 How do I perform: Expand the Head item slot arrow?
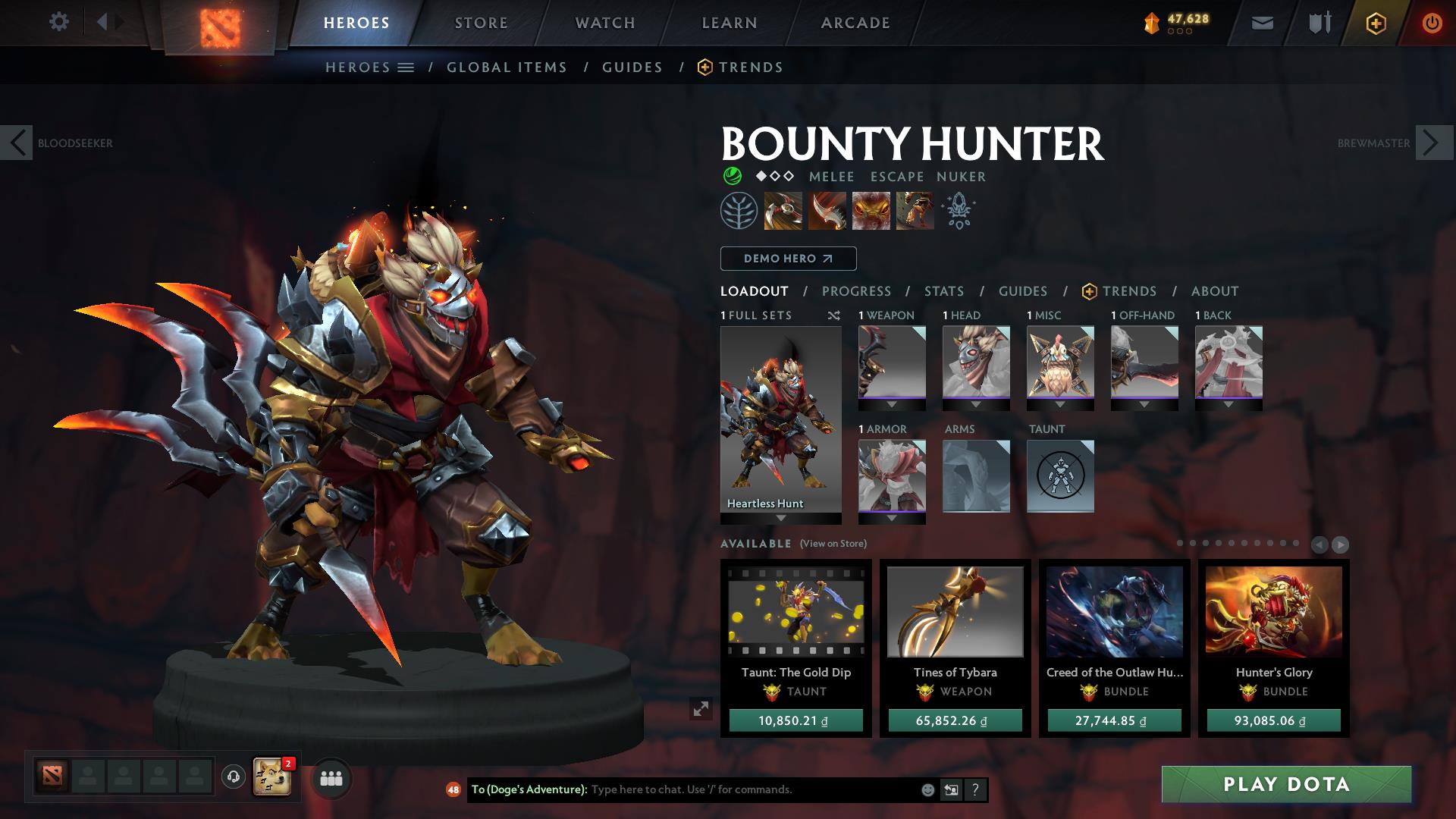[976, 404]
